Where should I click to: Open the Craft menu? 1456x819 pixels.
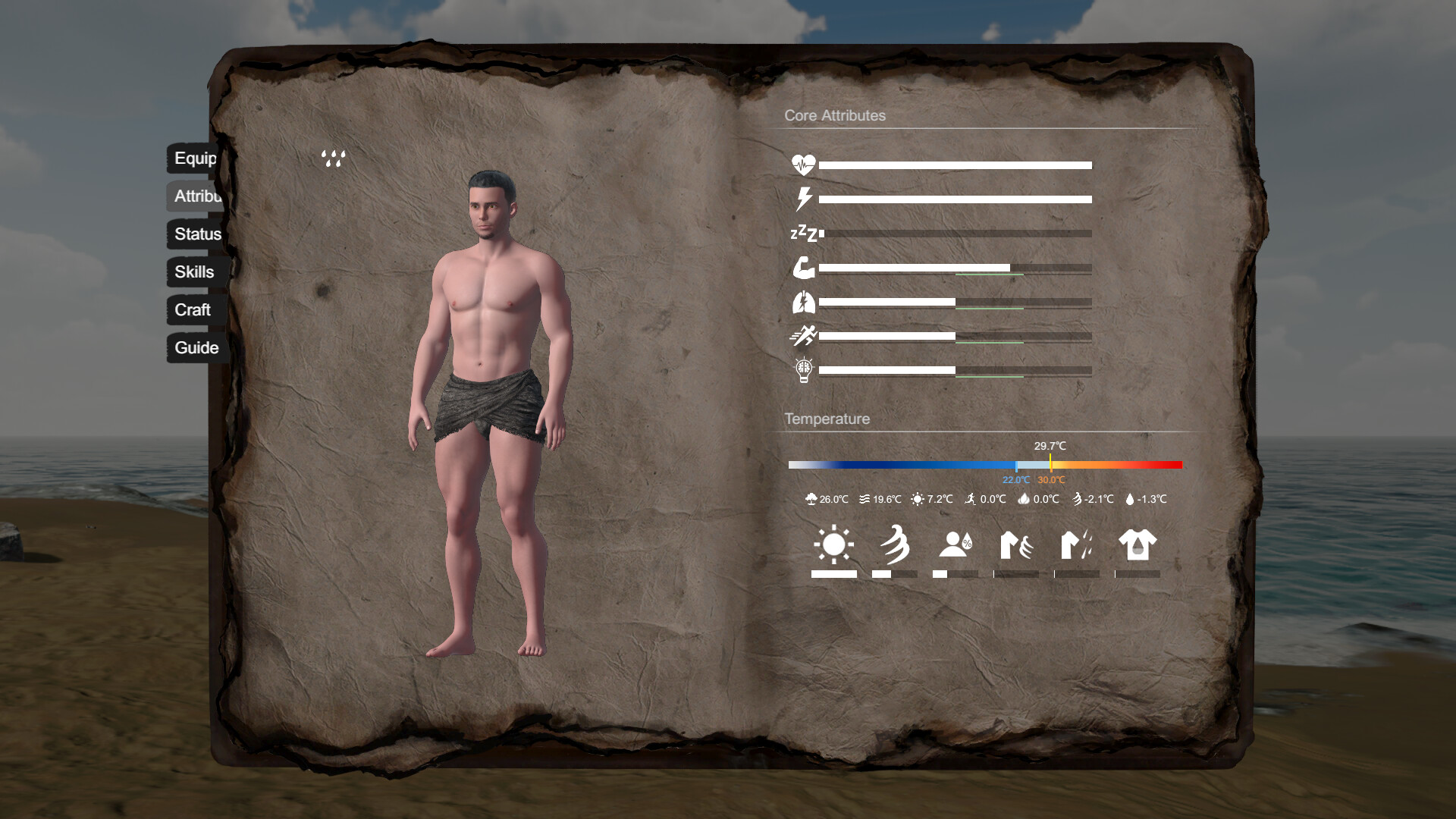193,310
